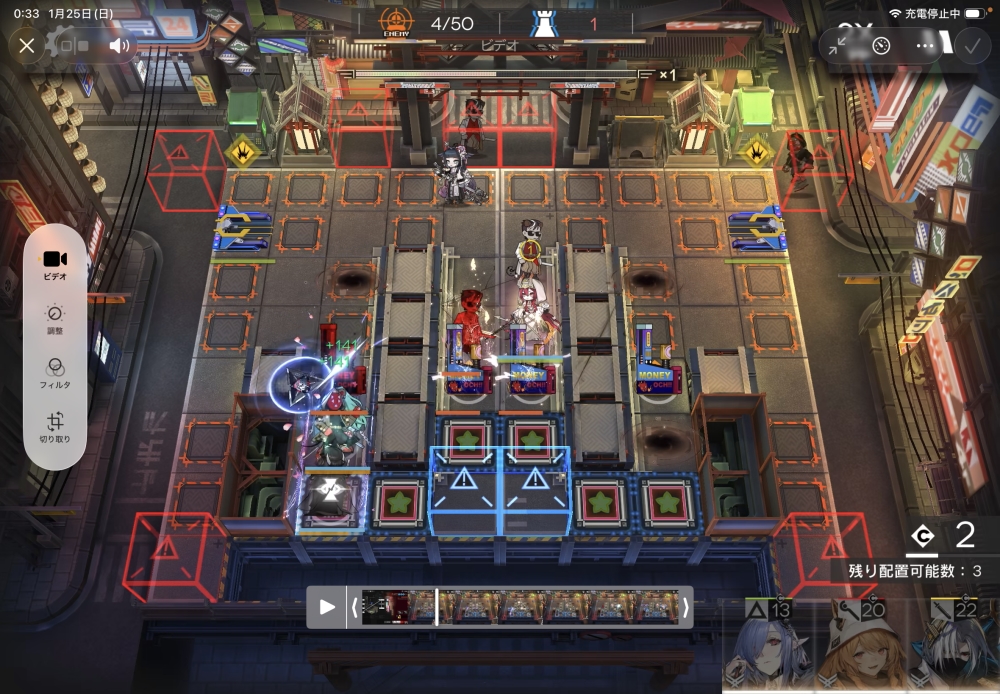Image resolution: width=1000 pixels, height=694 pixels.
Task: Open the 調整 adjustment tab
Action: pos(55,319)
